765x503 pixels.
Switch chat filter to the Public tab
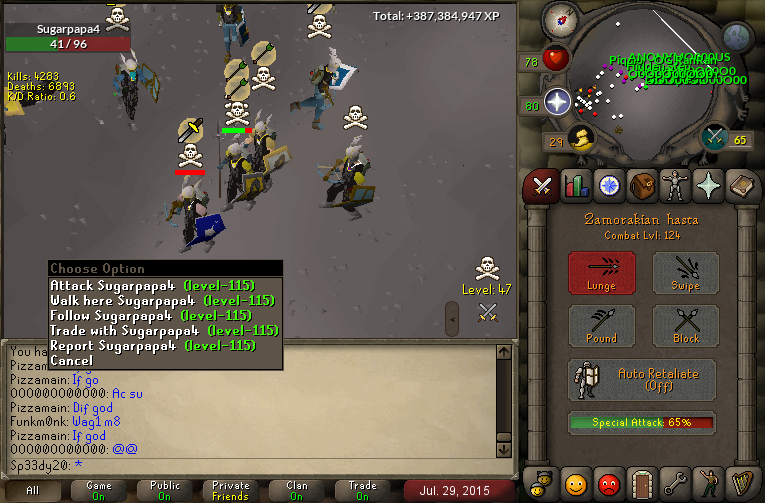pyautogui.click(x=165, y=490)
